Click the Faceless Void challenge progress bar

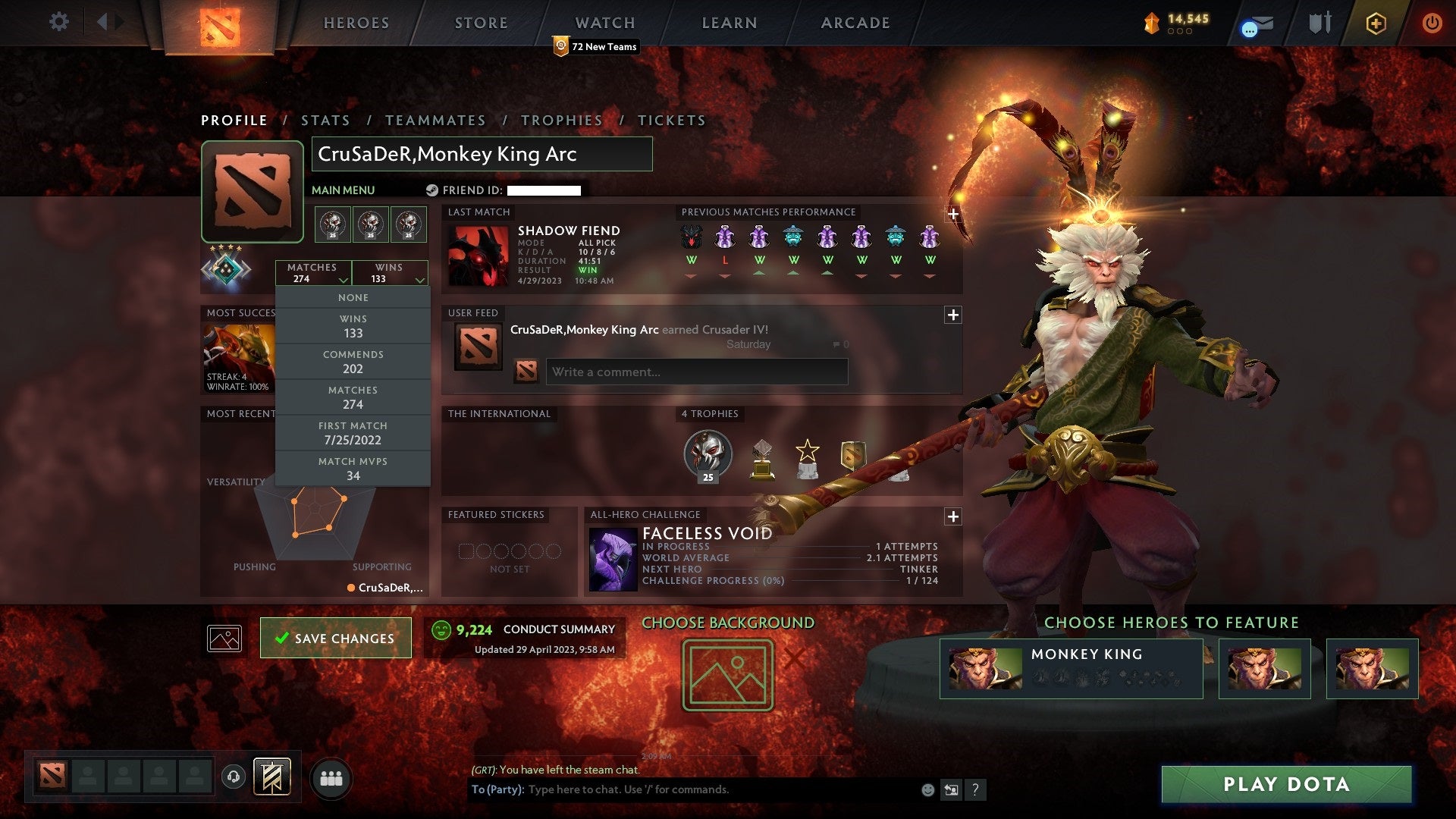[789, 581]
